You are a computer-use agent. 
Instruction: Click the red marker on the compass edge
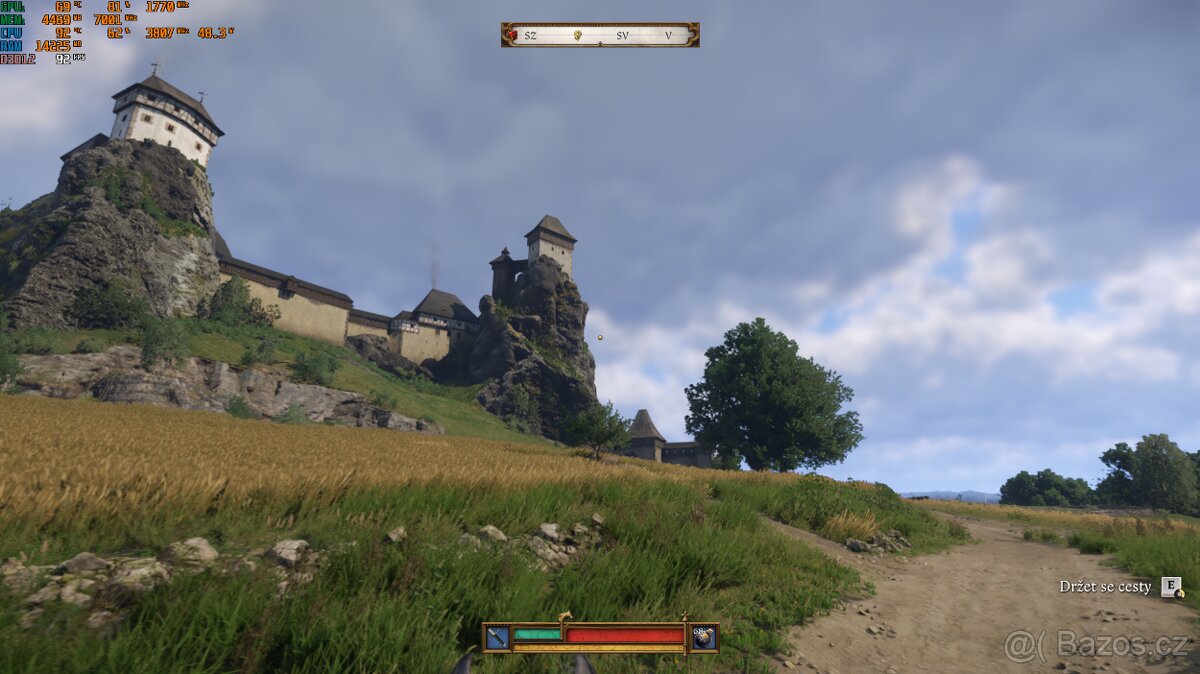(x=512, y=35)
